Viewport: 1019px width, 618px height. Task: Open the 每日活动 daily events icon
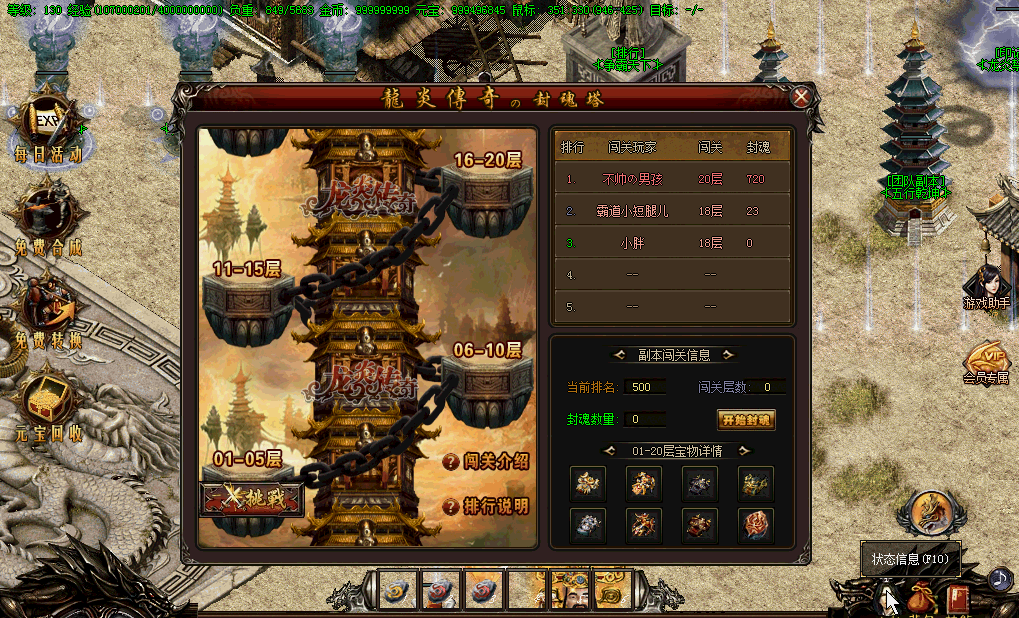[x=47, y=128]
